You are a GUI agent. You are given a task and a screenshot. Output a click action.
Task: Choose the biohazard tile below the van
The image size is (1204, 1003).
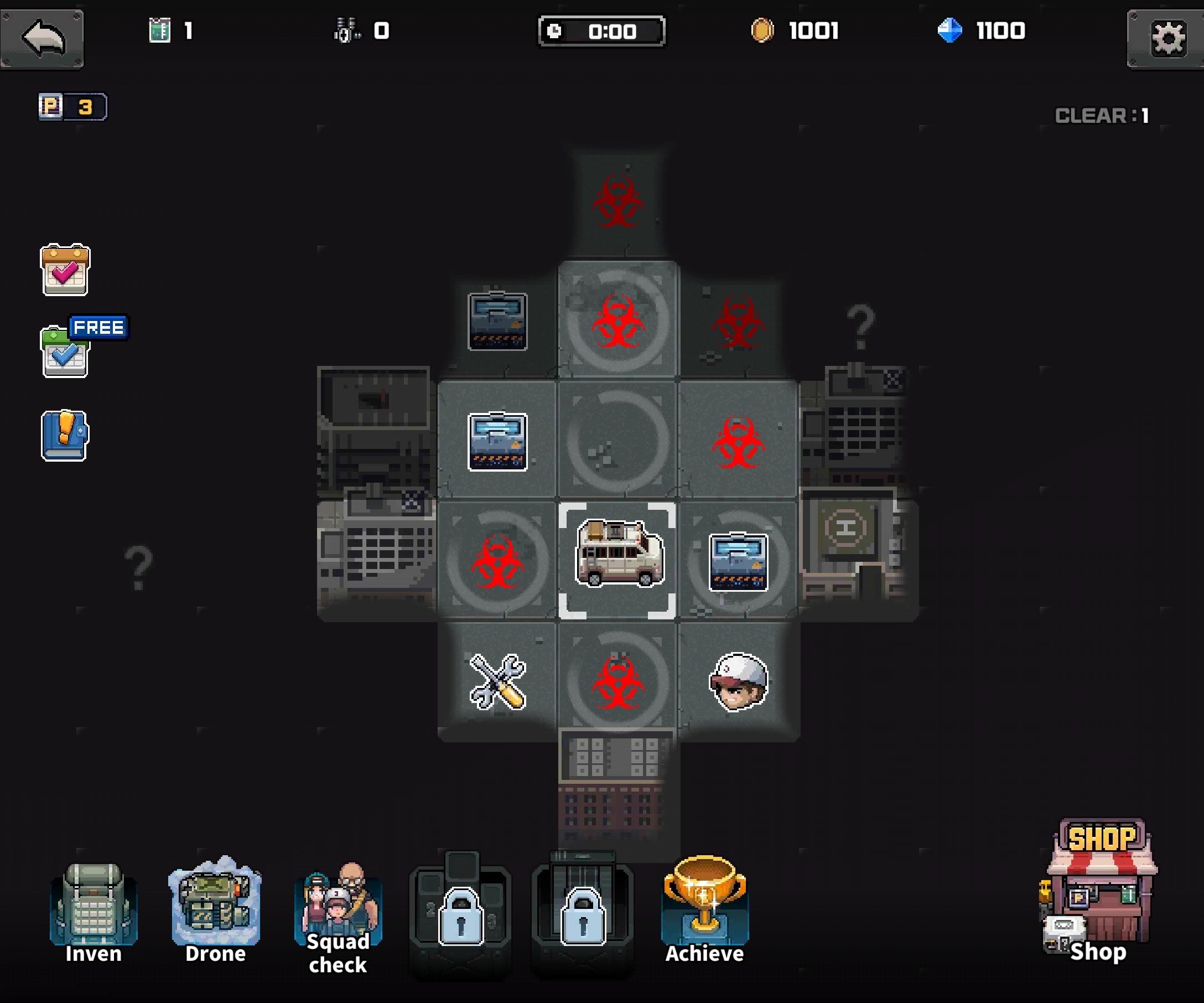coord(618,683)
